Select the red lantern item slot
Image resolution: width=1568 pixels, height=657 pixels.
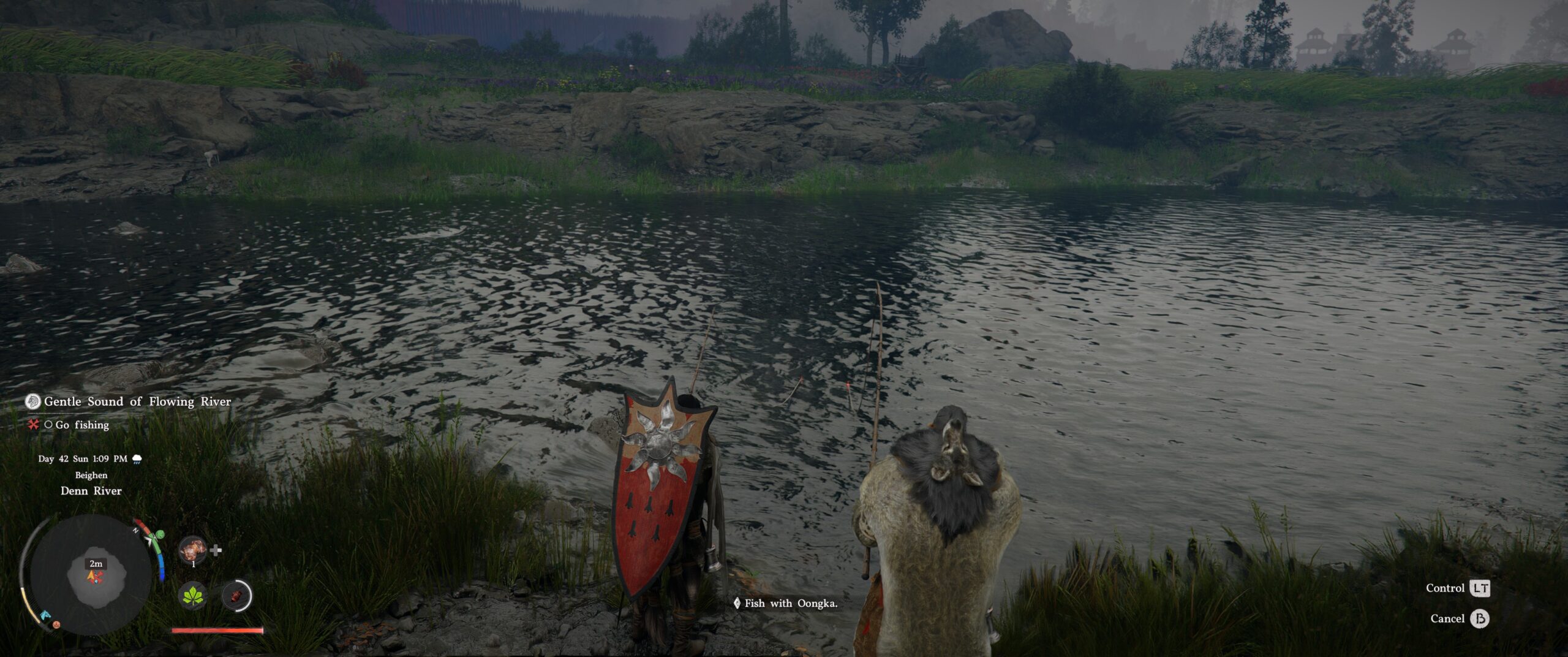(236, 595)
